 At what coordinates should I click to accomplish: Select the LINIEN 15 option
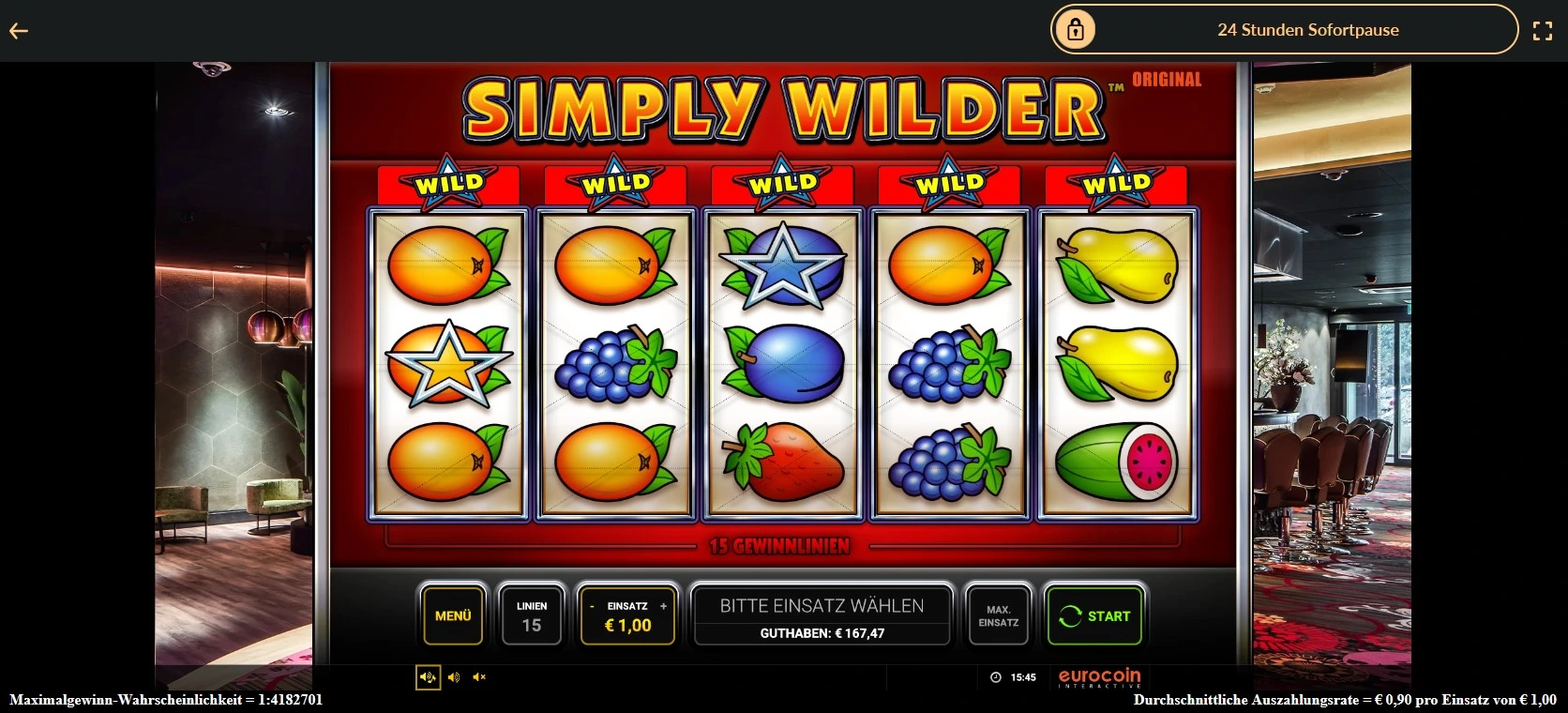pyautogui.click(x=532, y=616)
